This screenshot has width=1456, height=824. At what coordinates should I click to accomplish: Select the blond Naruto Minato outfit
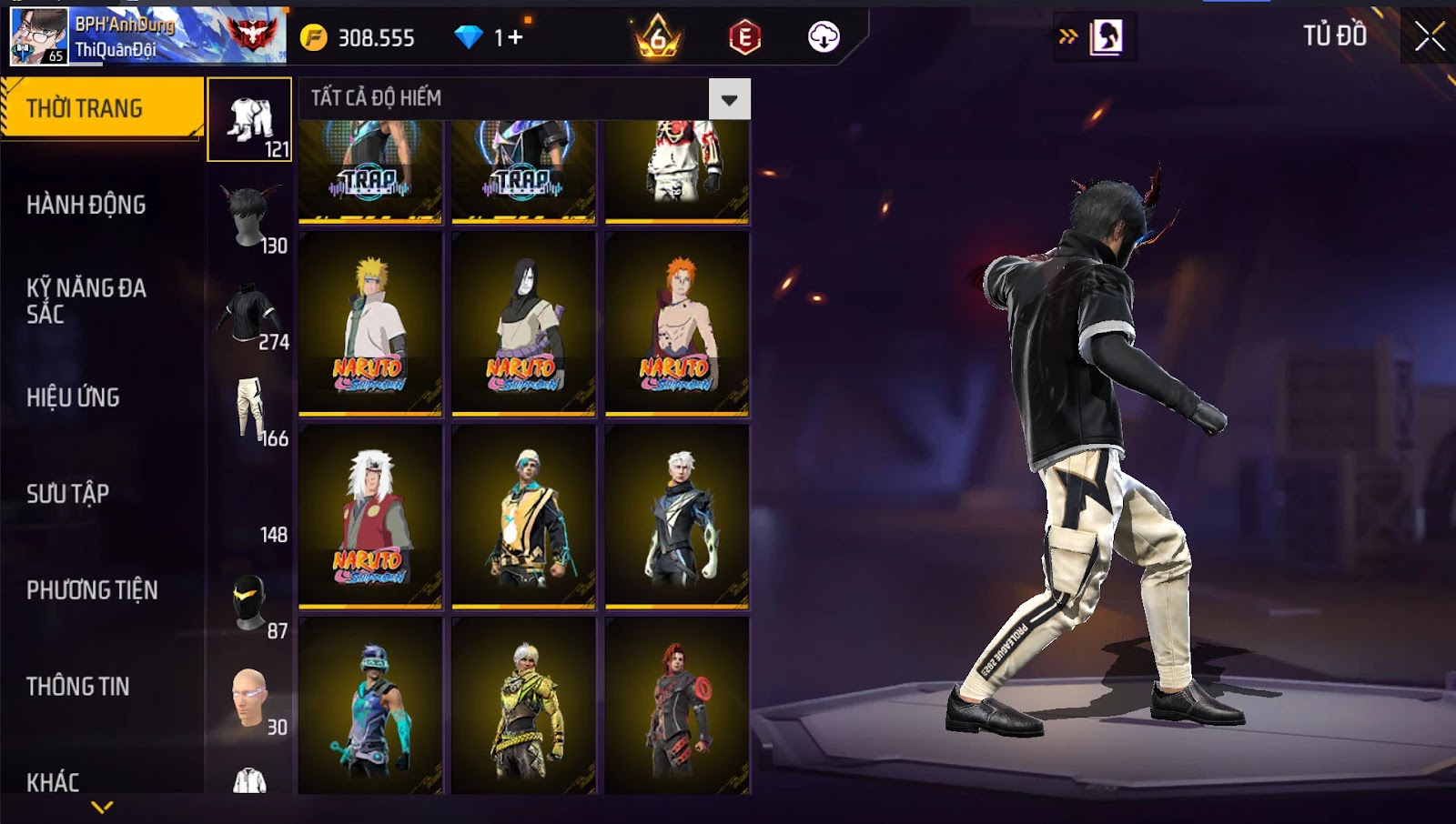370,323
